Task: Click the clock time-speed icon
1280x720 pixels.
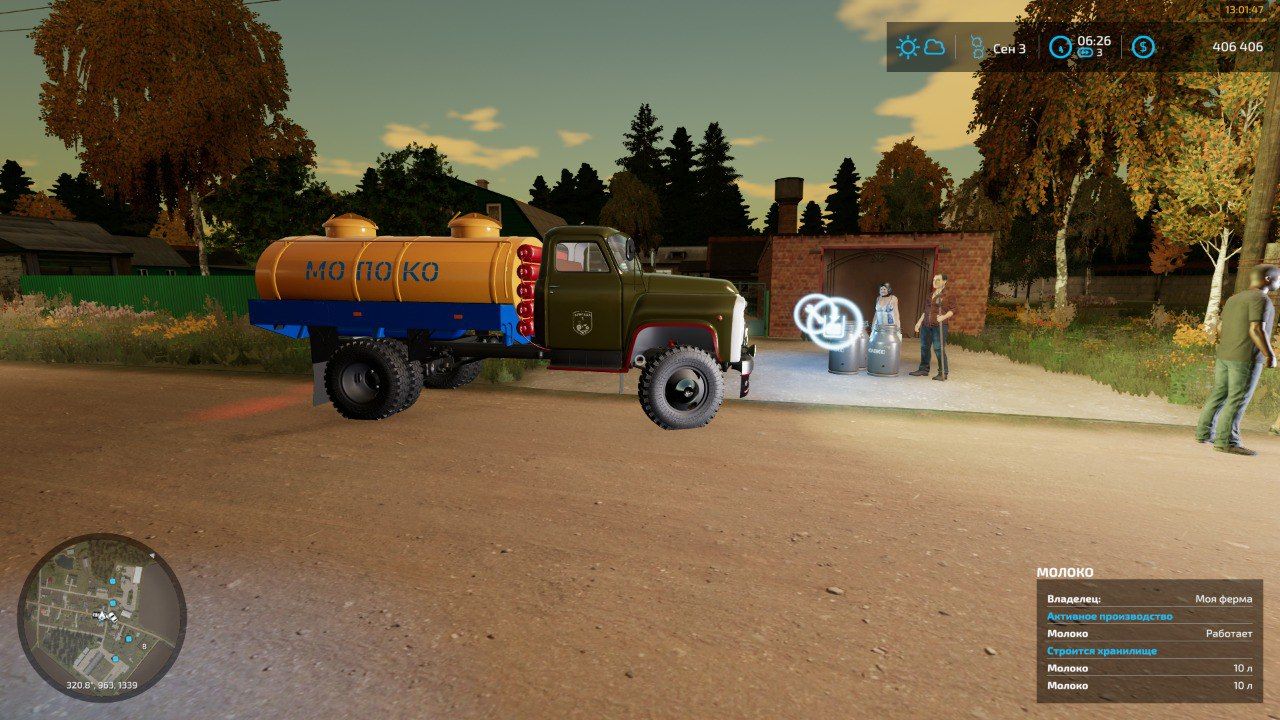Action: pos(1060,47)
